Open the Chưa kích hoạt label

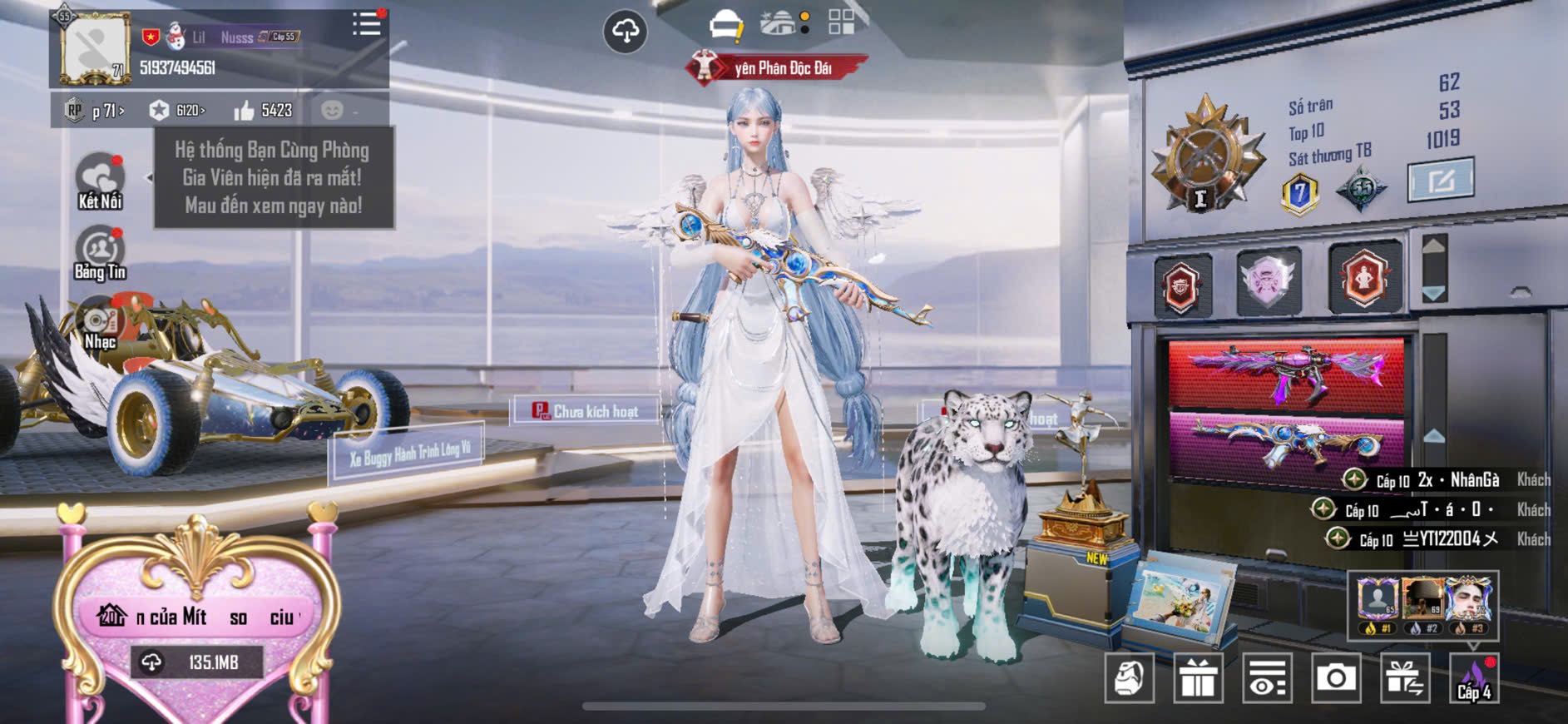coord(586,411)
